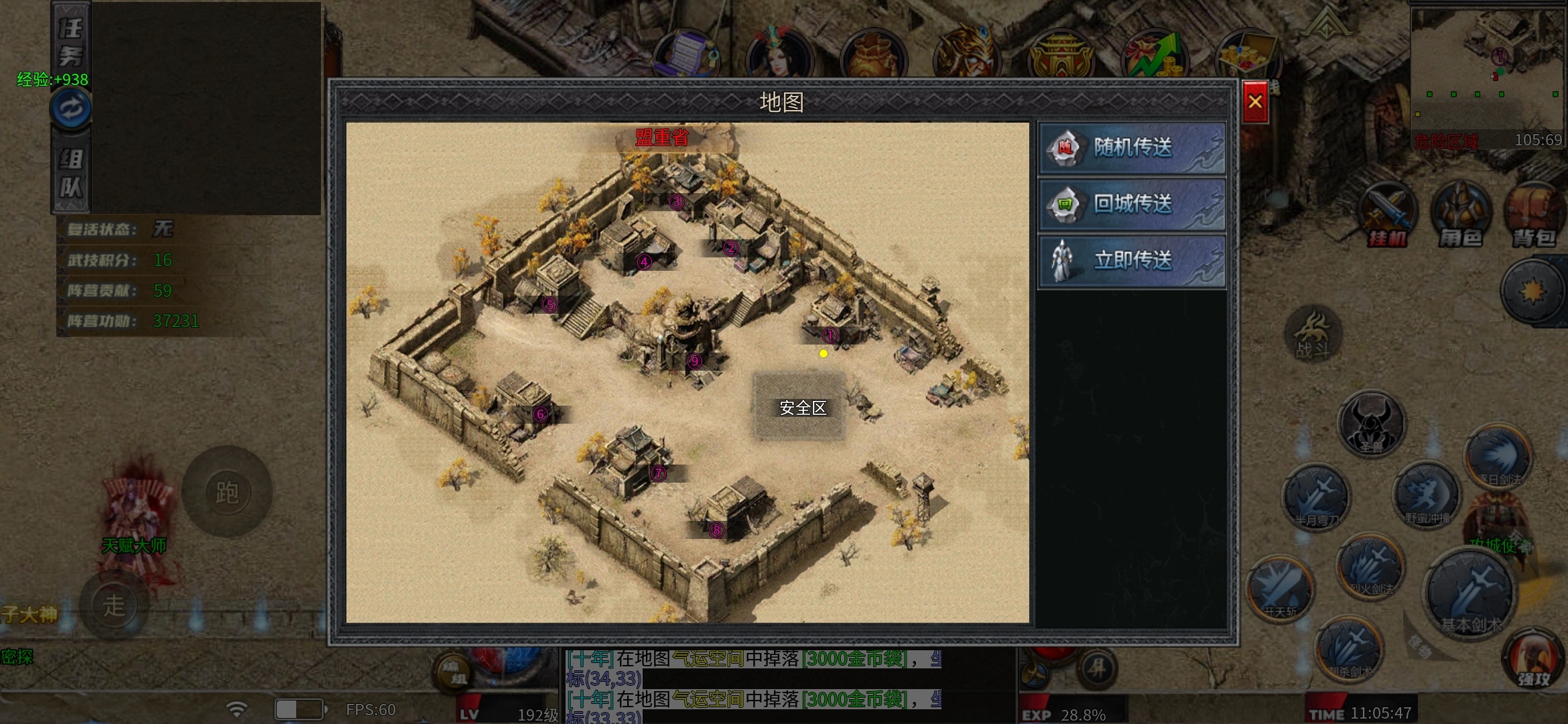
Task: Activate the 半月弯刀 skill
Action: pos(1315,497)
